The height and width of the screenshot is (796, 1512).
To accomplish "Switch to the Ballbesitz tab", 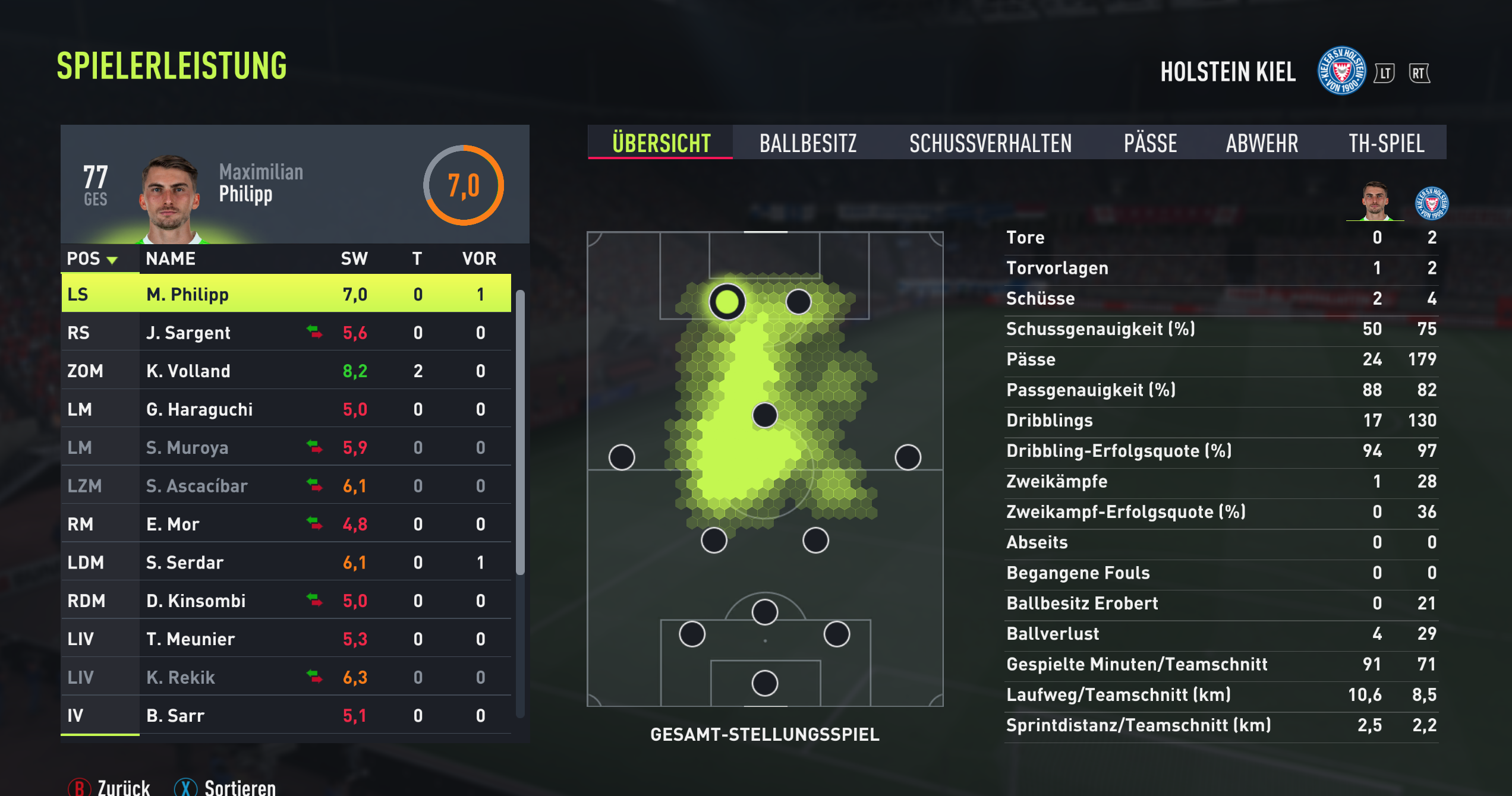I will 808,143.
